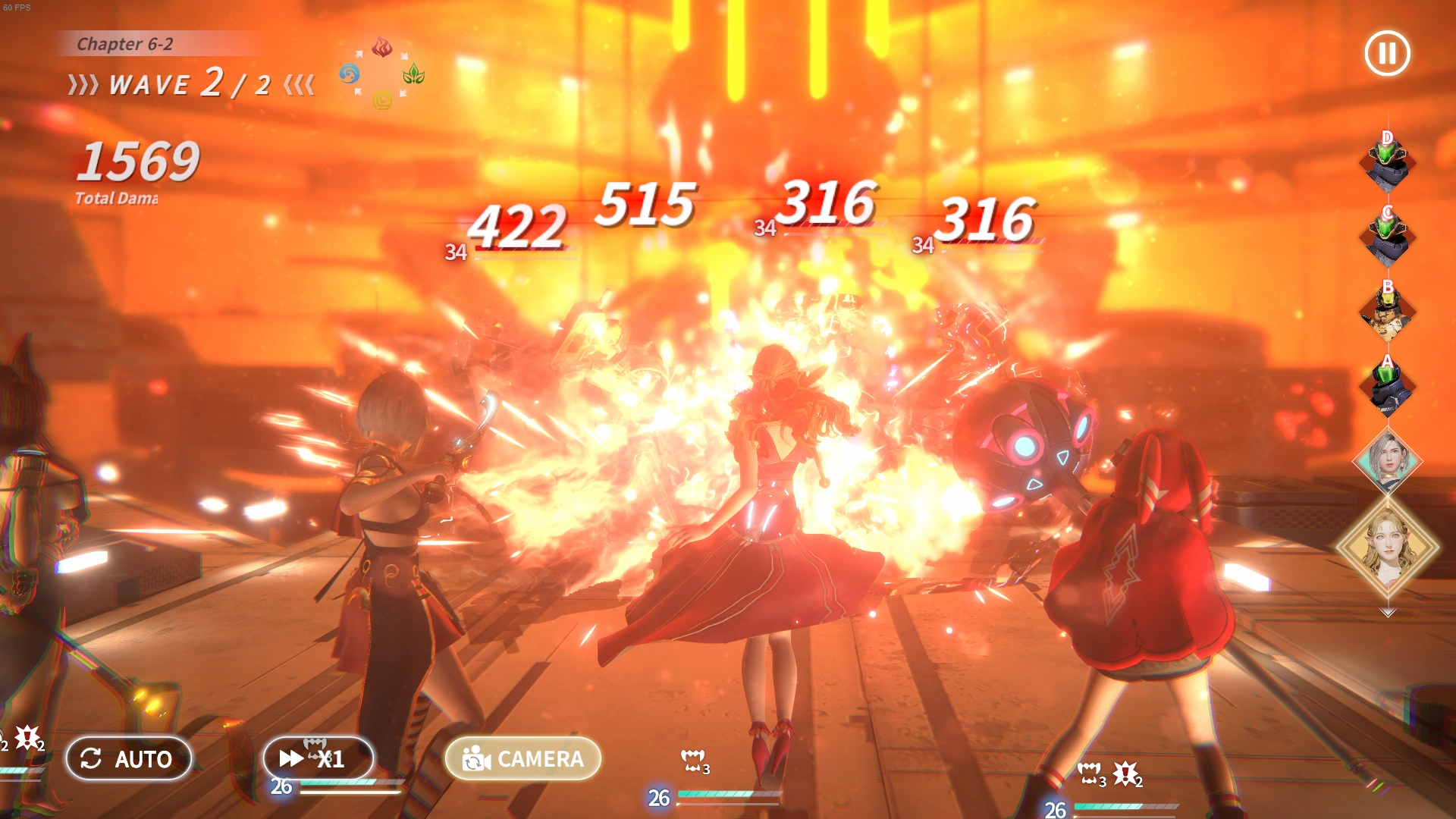Open the element affinity wheel
Image resolution: width=1456 pixels, height=819 pixels.
pos(381,74)
